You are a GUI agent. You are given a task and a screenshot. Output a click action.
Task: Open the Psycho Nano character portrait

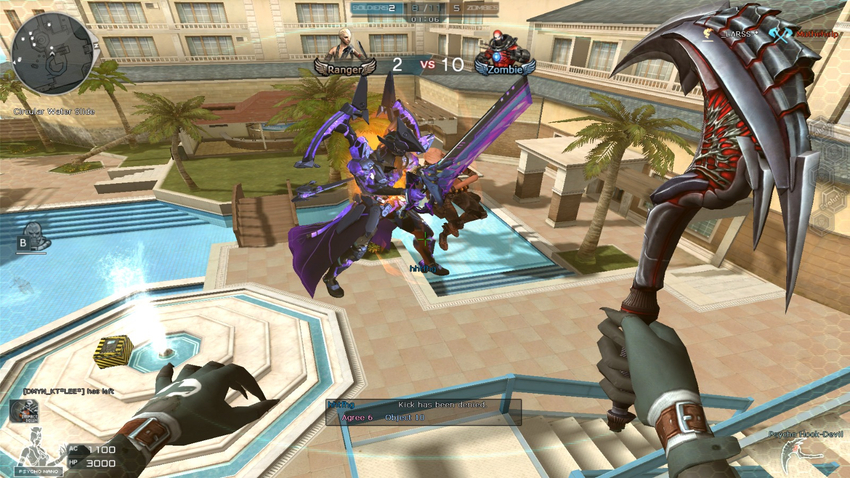click(34, 452)
